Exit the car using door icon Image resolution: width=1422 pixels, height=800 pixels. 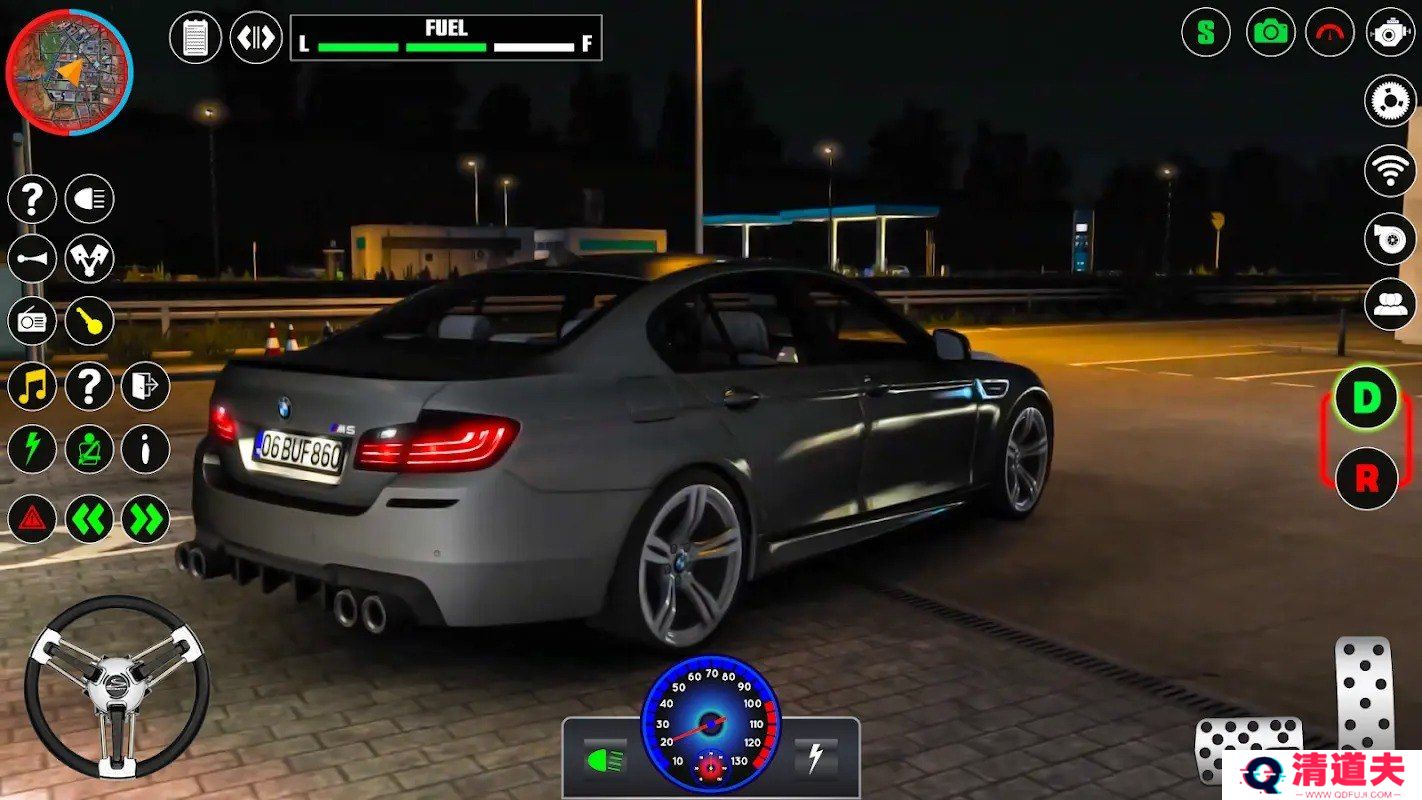tap(146, 386)
